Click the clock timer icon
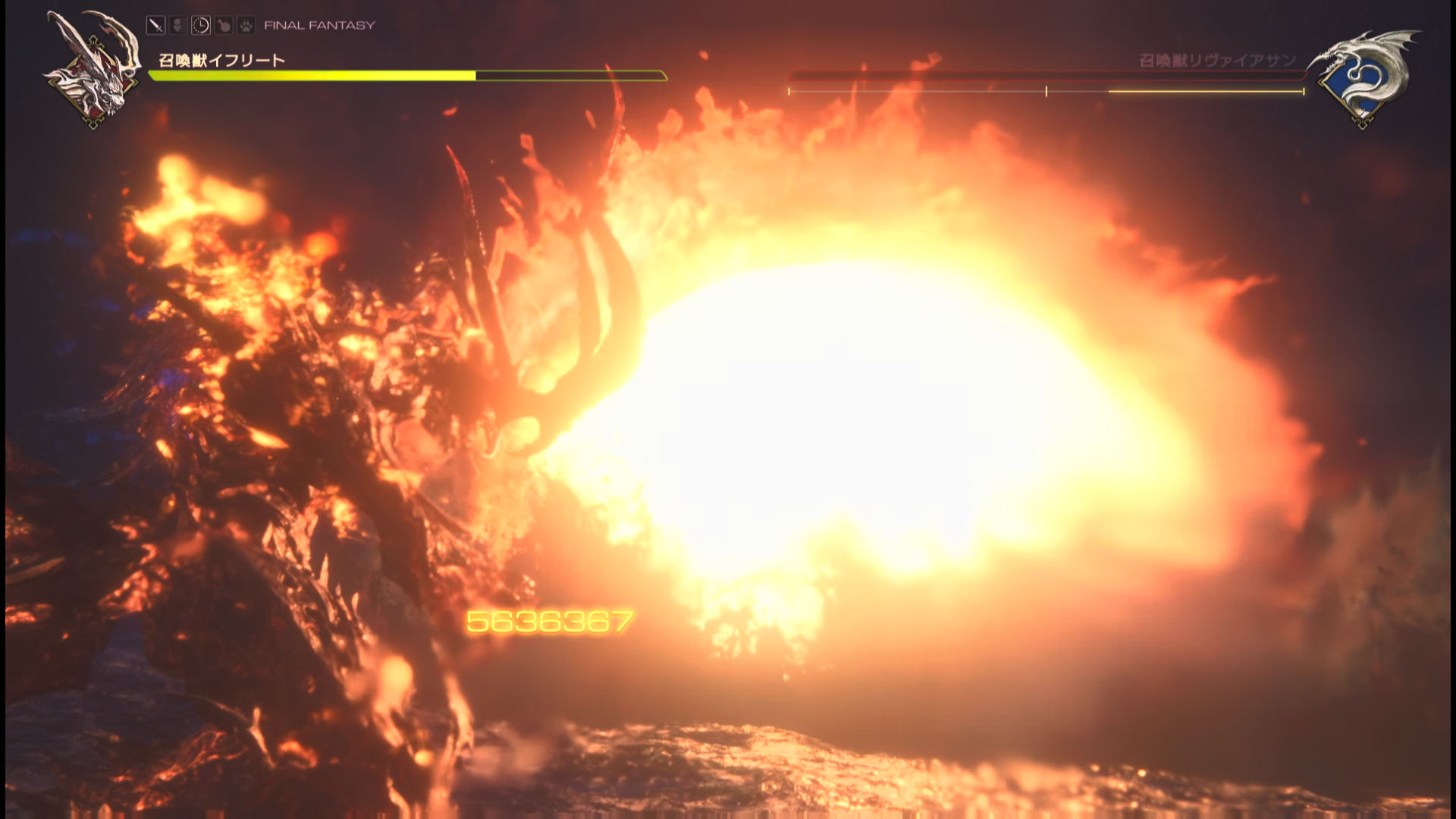 pyautogui.click(x=201, y=25)
